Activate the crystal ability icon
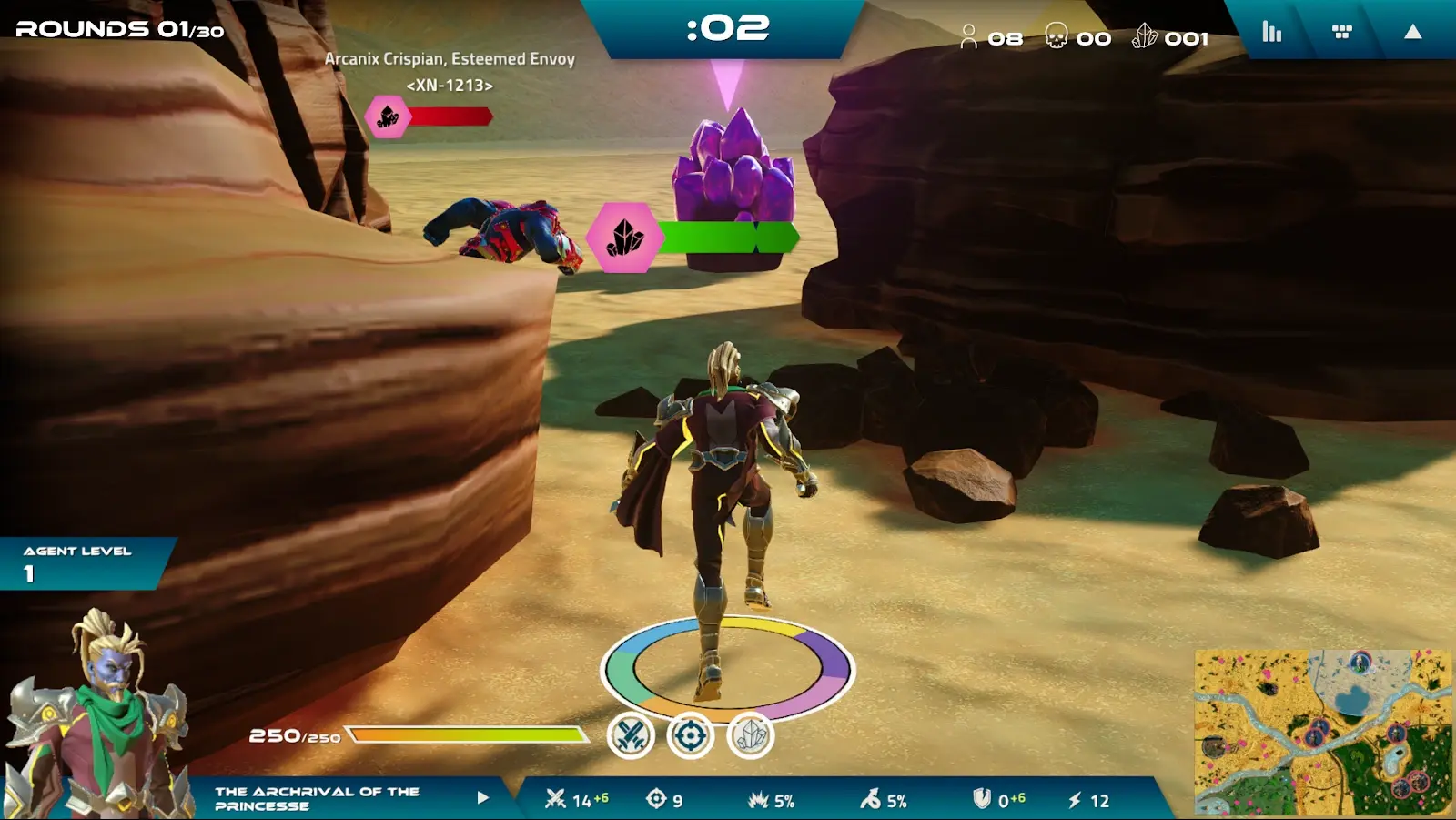This screenshot has height=820, width=1456. point(751,735)
